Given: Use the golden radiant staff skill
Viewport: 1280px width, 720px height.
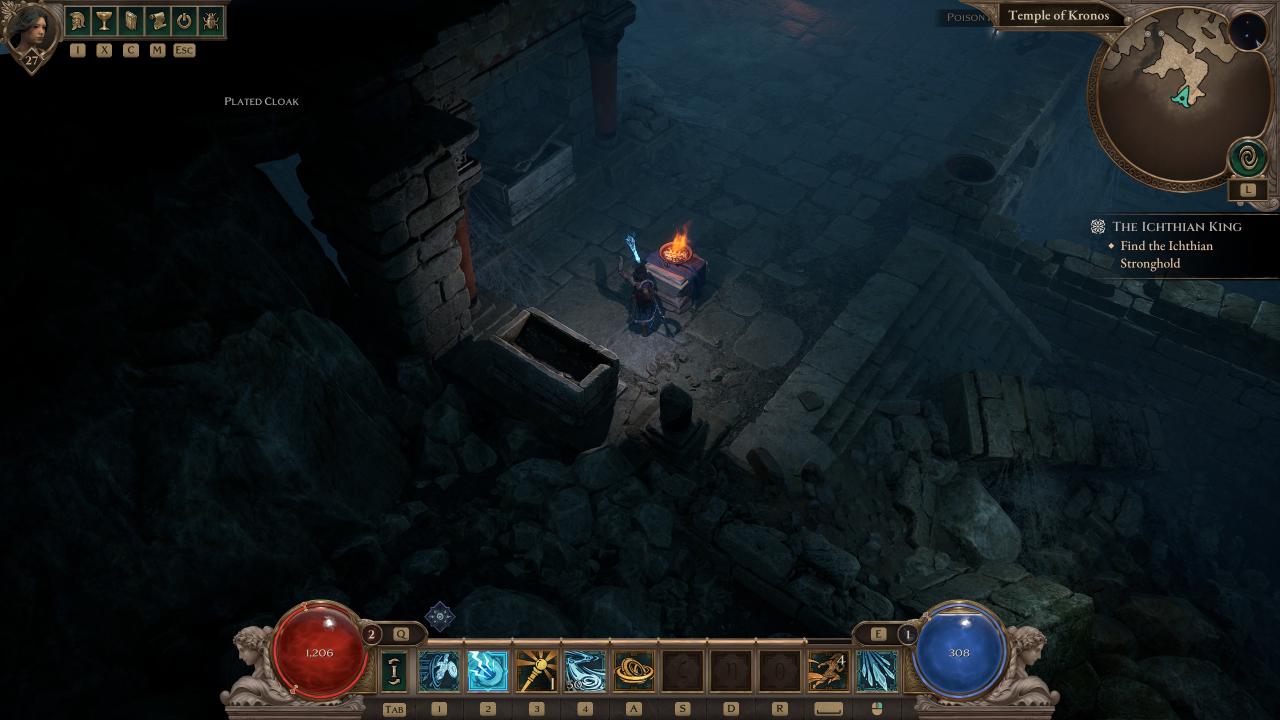Looking at the screenshot, I should 536,671.
